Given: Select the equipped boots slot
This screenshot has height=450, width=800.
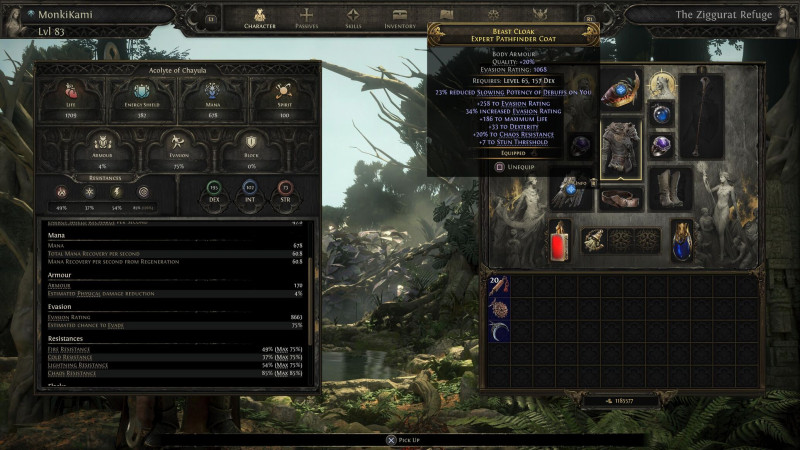Looking at the screenshot, I should point(670,187).
